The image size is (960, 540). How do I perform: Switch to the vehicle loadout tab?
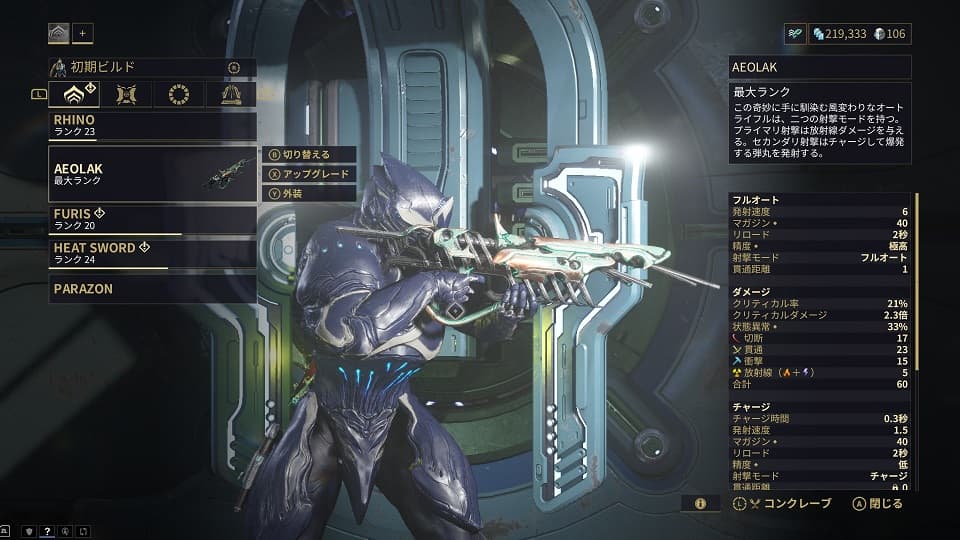pyautogui.click(x=231, y=95)
